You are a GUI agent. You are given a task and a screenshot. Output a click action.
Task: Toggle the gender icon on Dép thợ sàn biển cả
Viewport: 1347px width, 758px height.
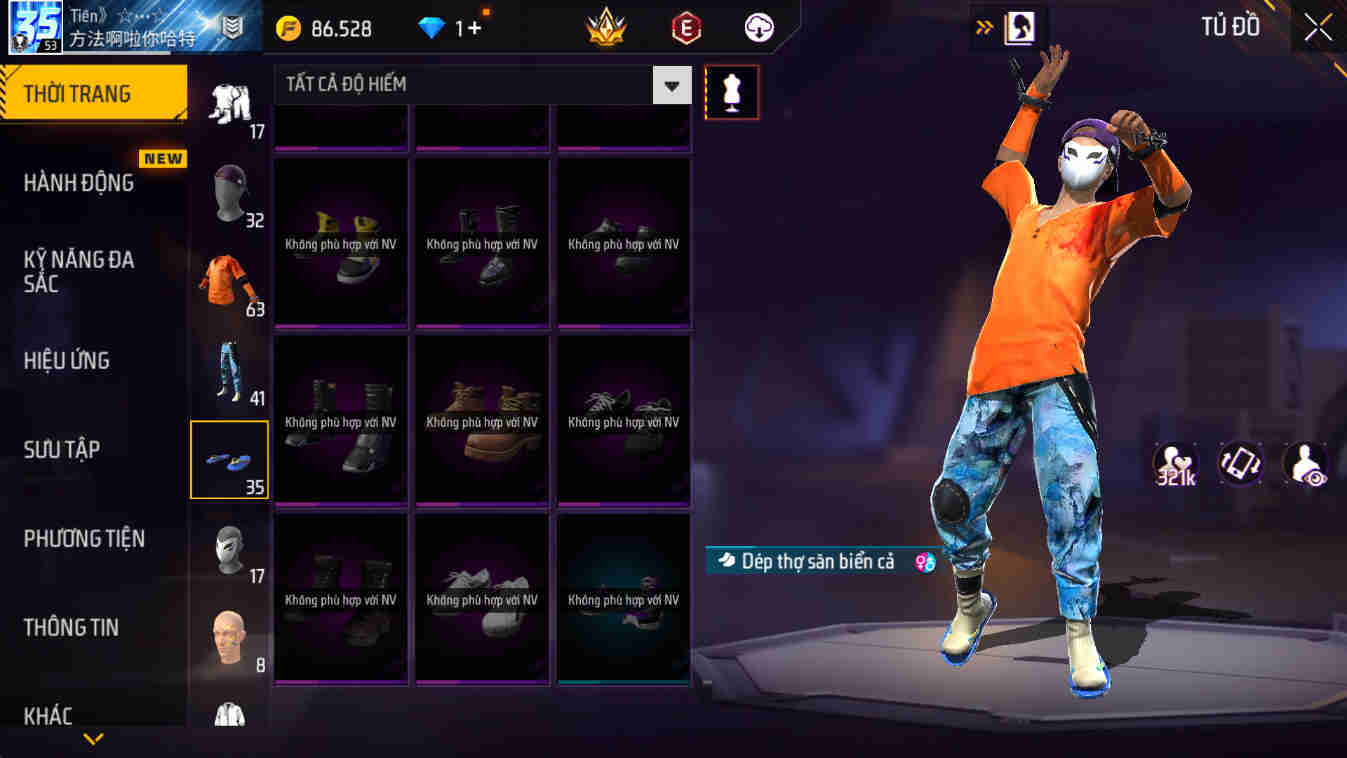click(x=922, y=561)
